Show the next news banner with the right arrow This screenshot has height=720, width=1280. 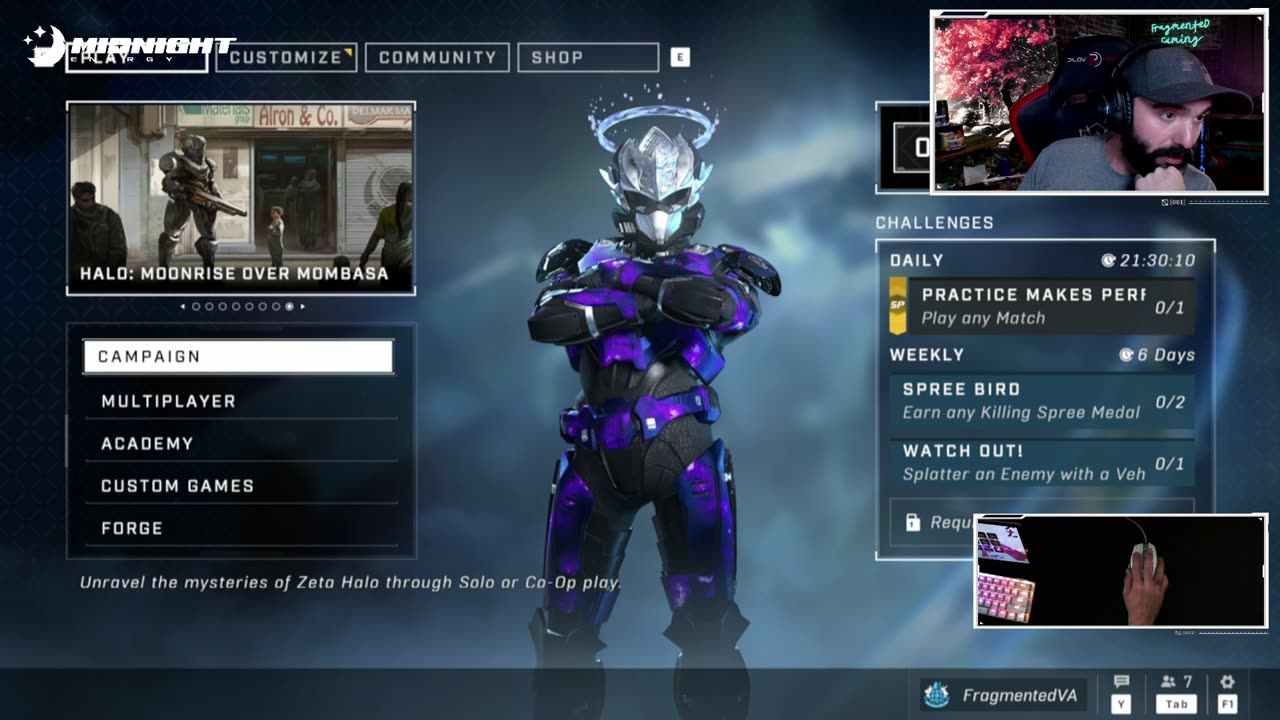[x=303, y=307]
